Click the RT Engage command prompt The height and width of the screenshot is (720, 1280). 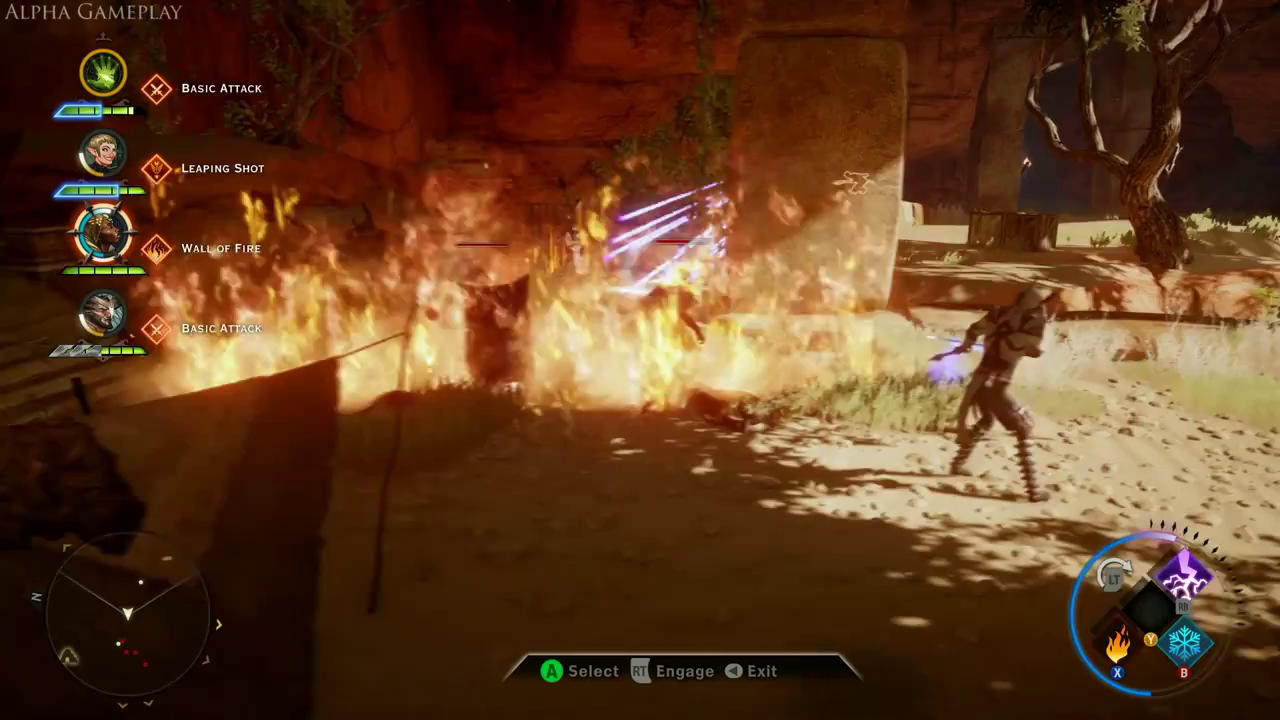click(640, 671)
